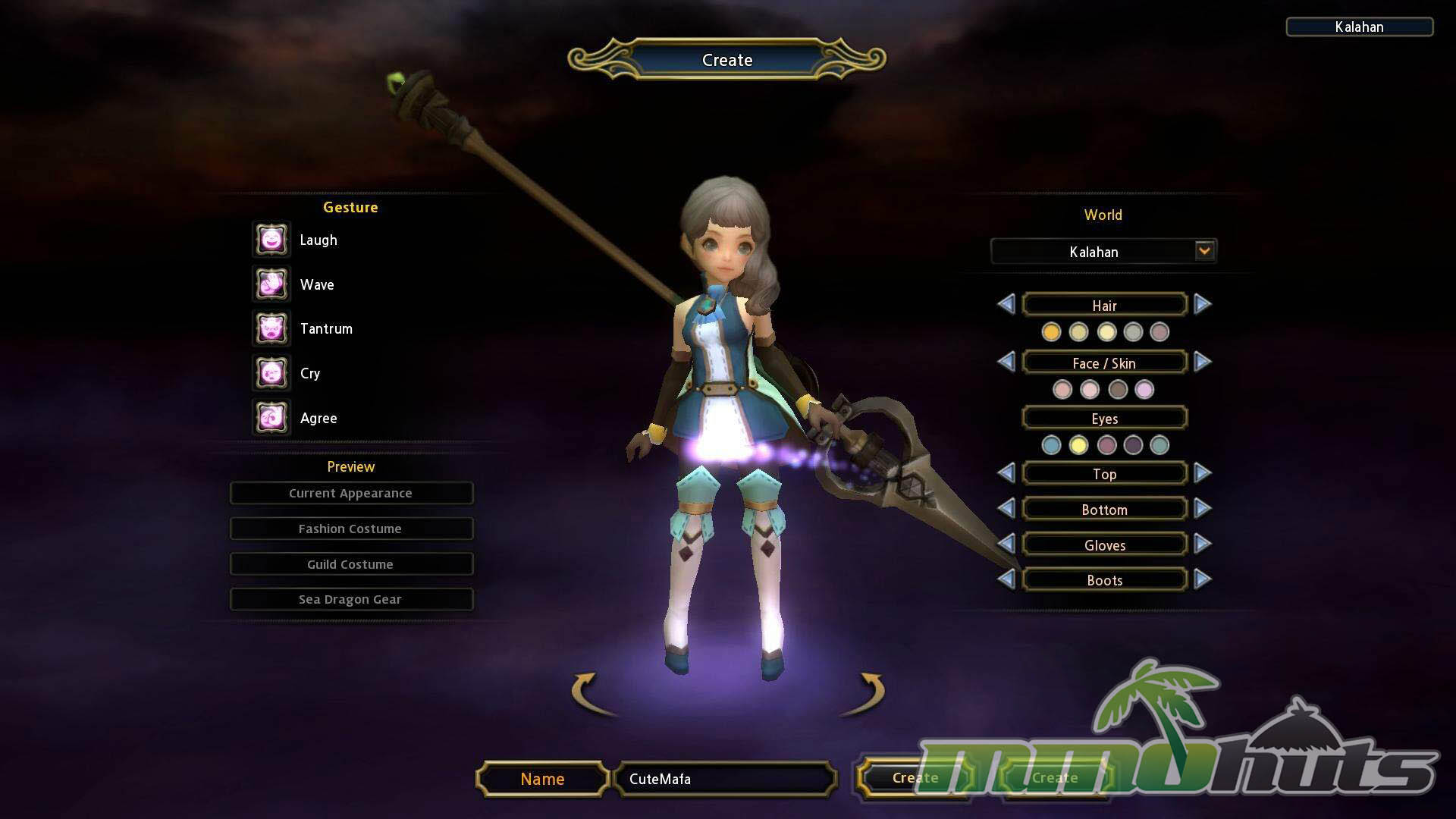Trigger the Tantrum gesture
The width and height of the screenshot is (1456, 819).
click(x=271, y=329)
